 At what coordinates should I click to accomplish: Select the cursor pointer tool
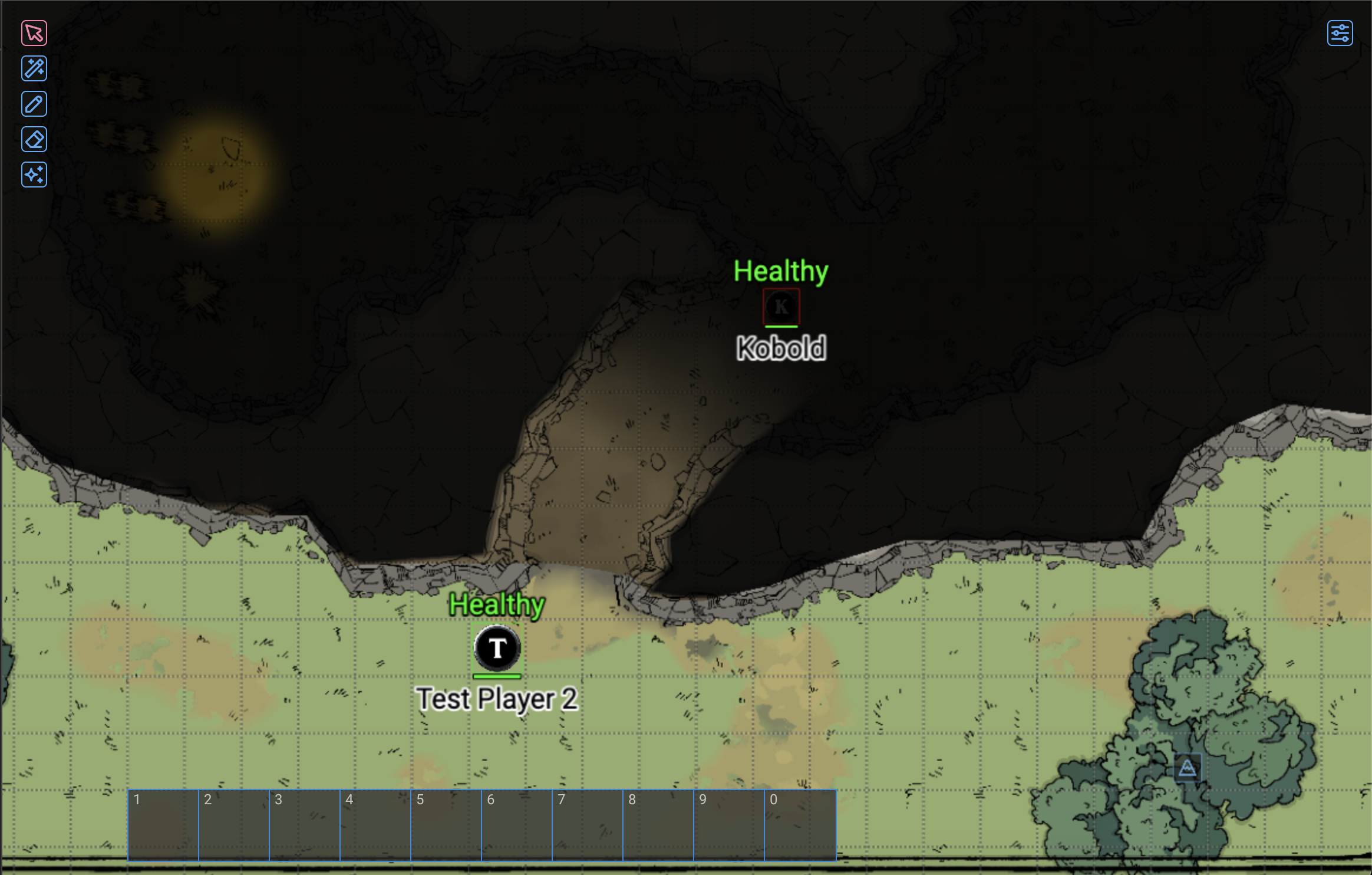click(34, 33)
